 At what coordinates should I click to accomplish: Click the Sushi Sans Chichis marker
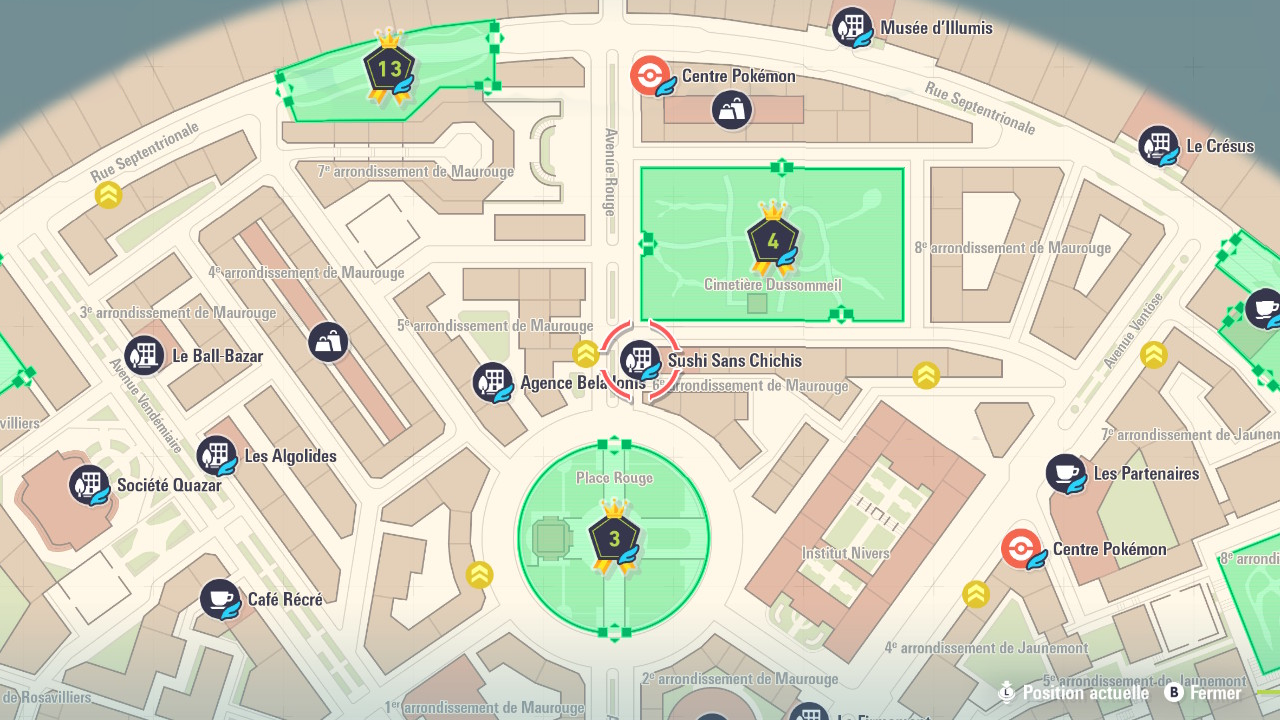pos(640,360)
